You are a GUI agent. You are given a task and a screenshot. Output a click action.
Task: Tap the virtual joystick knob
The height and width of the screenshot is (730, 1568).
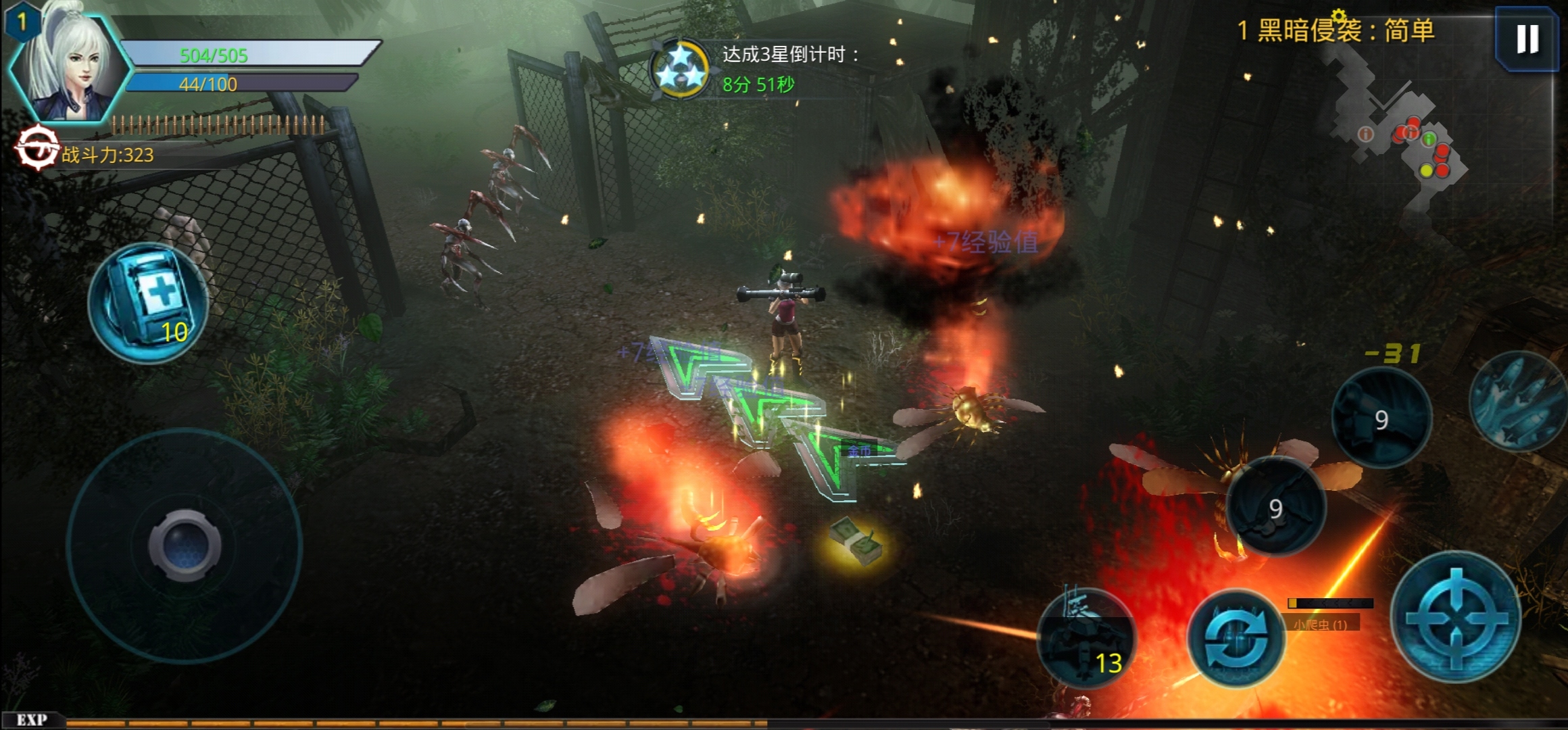click(x=185, y=545)
